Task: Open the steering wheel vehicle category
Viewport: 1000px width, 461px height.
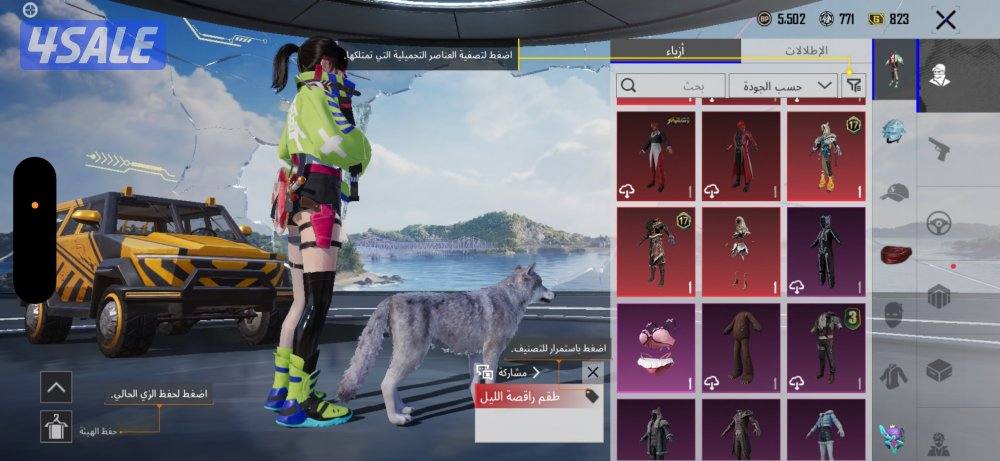Action: (x=938, y=224)
